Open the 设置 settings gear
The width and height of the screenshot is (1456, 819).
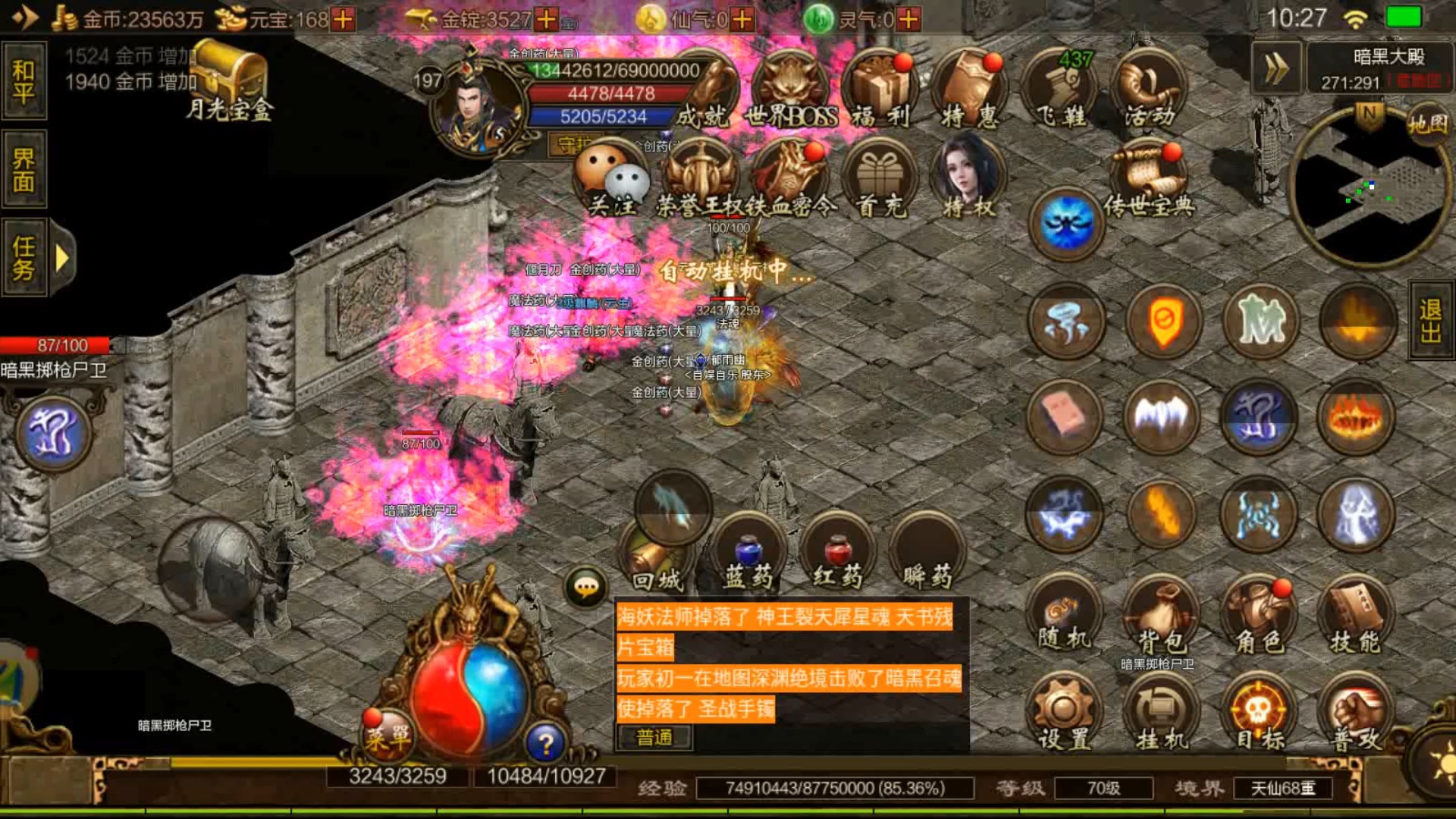1063,715
